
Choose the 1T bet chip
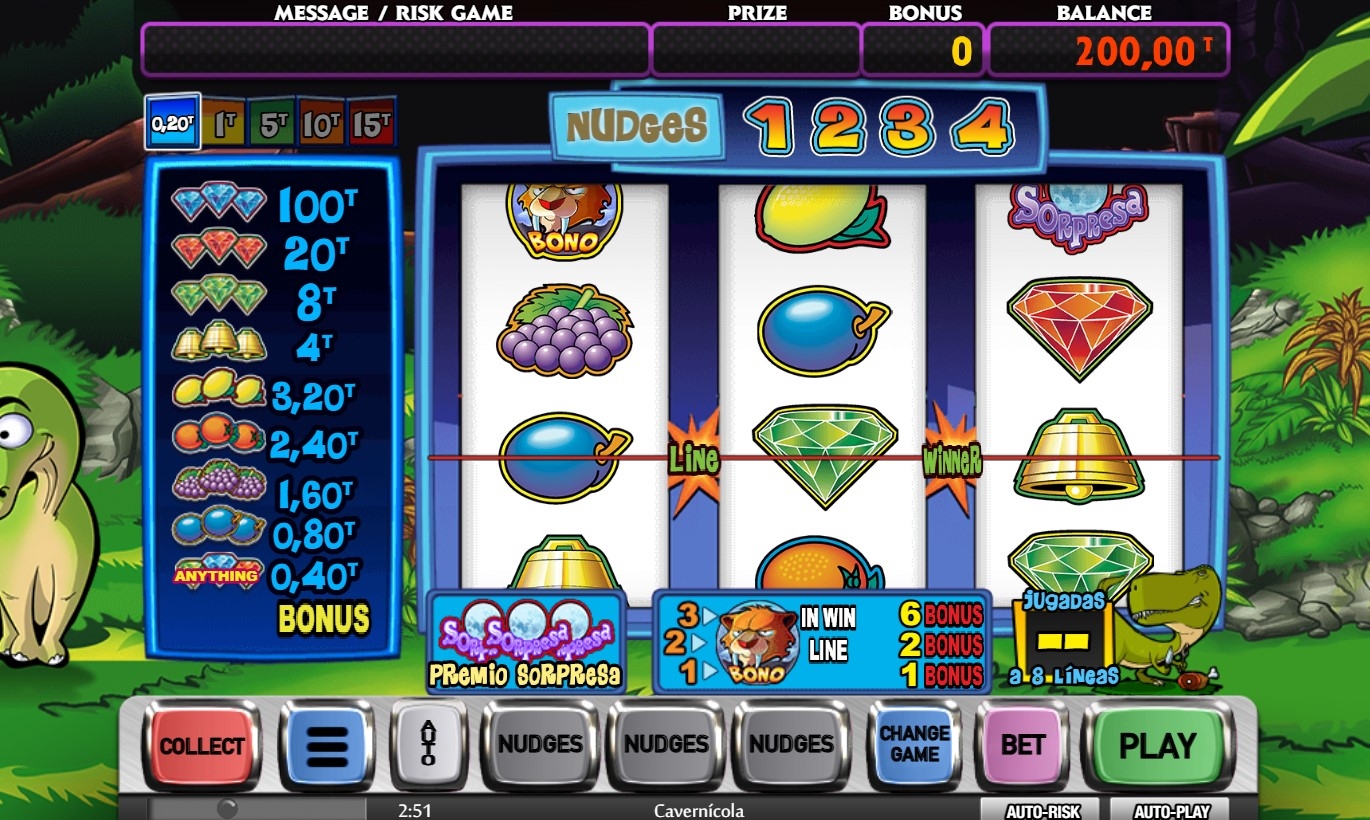tap(224, 123)
